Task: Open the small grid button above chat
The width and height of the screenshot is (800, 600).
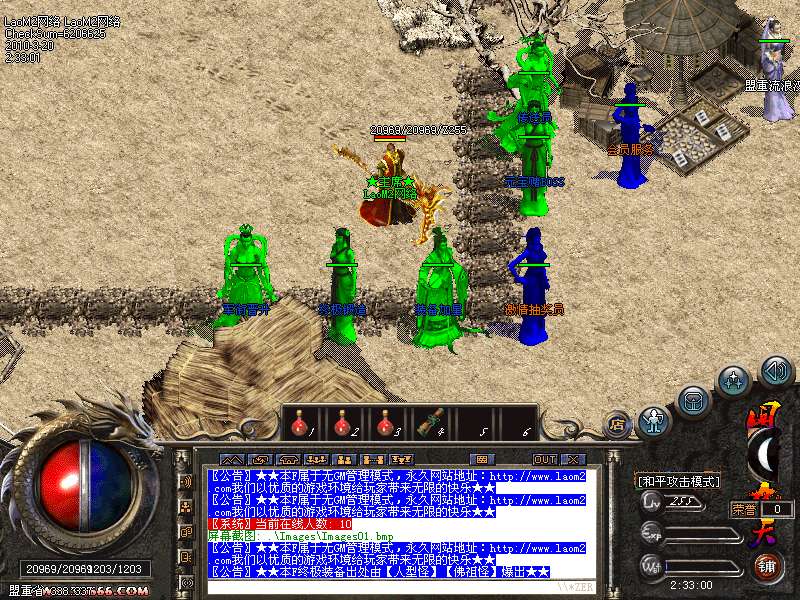Action: pyautogui.click(x=483, y=459)
